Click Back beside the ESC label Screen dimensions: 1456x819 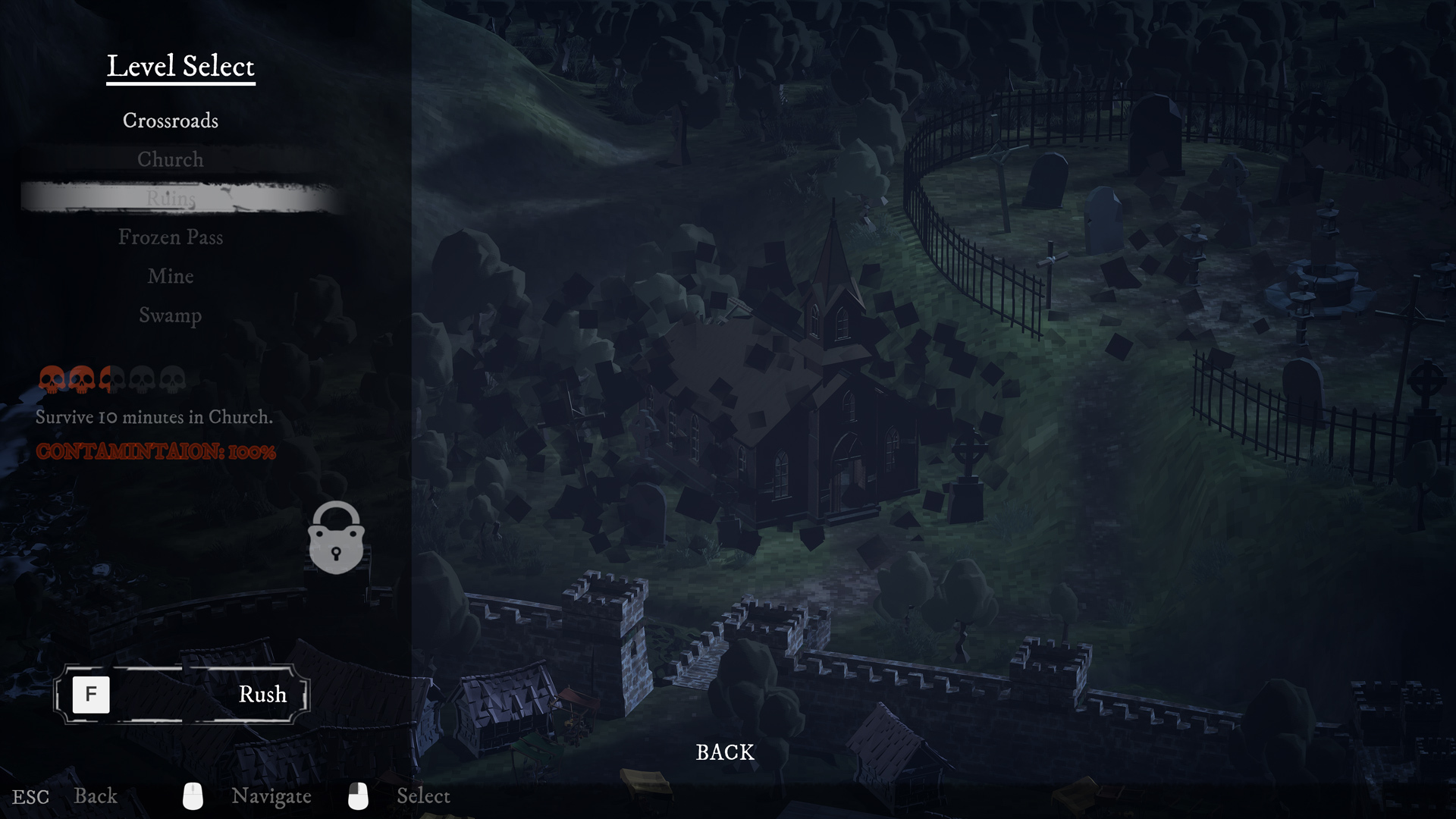tap(96, 795)
